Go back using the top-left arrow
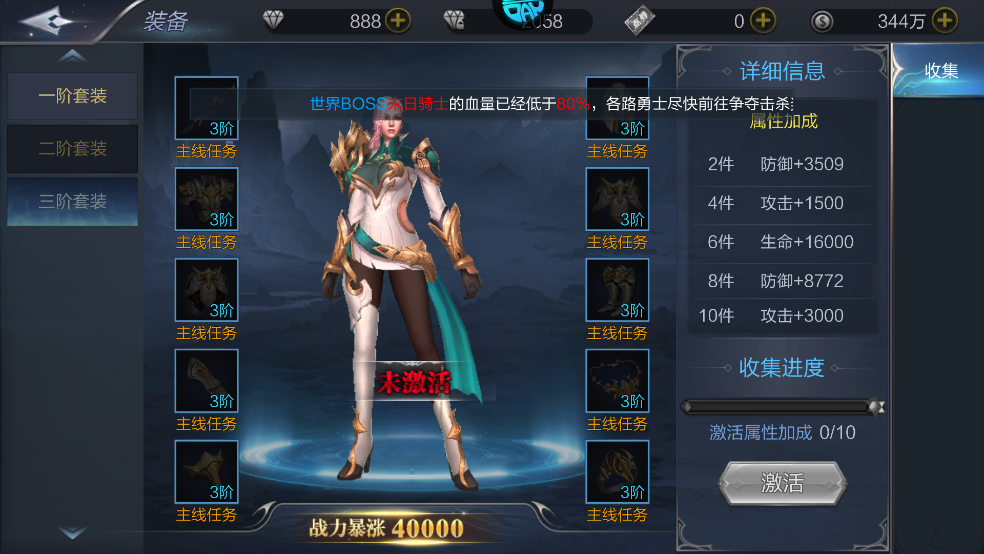Image resolution: width=984 pixels, height=554 pixels. pos(45,20)
